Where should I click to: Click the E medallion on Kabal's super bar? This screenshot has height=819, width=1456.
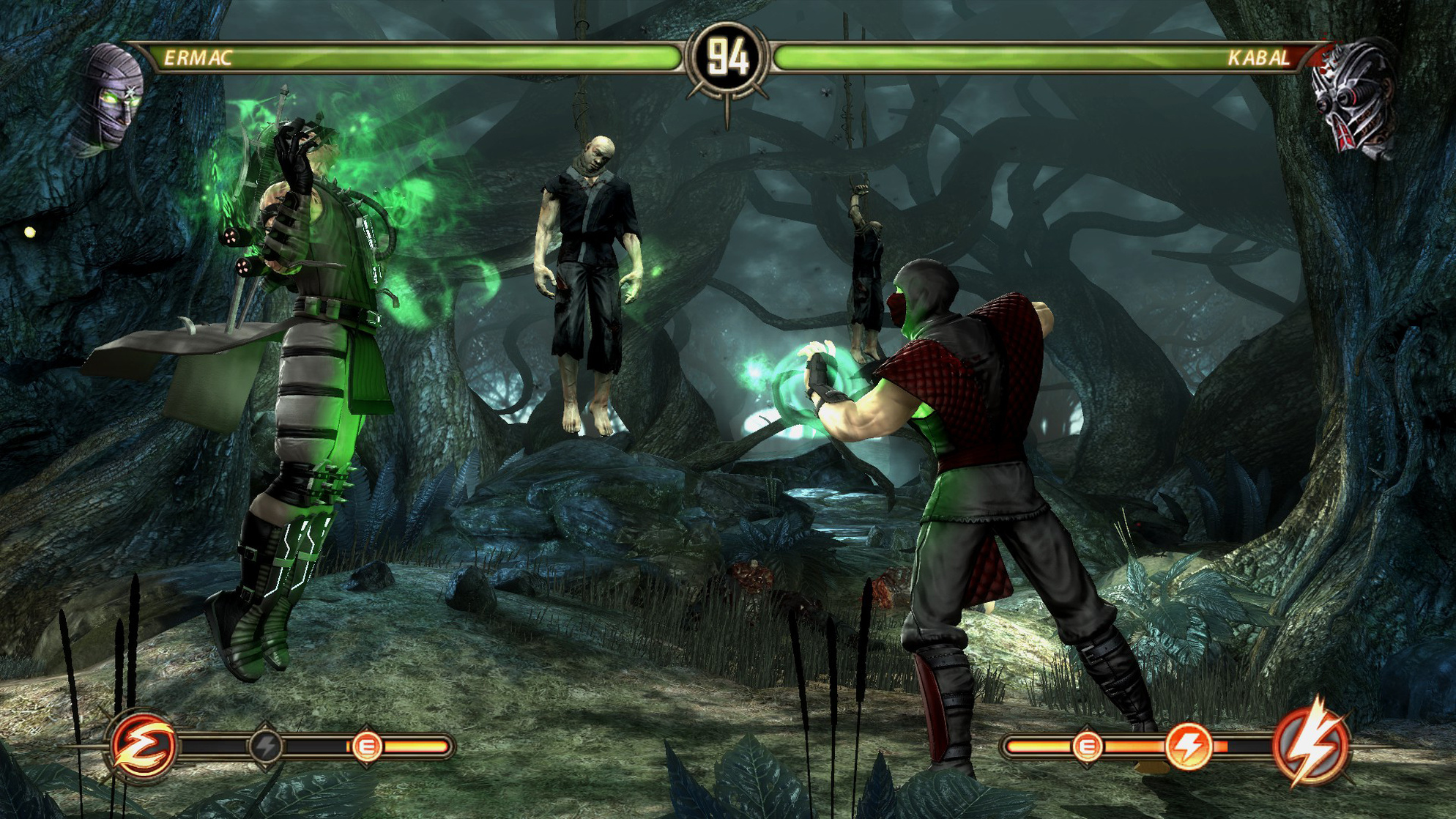(x=1087, y=746)
